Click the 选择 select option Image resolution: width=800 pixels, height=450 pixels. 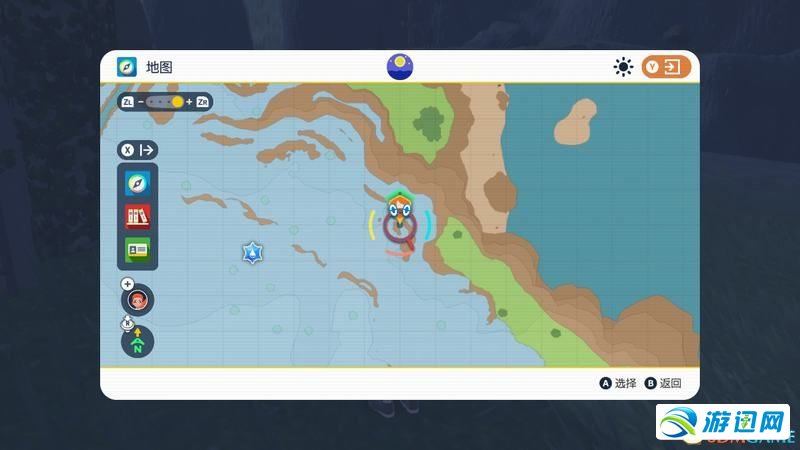(618, 383)
